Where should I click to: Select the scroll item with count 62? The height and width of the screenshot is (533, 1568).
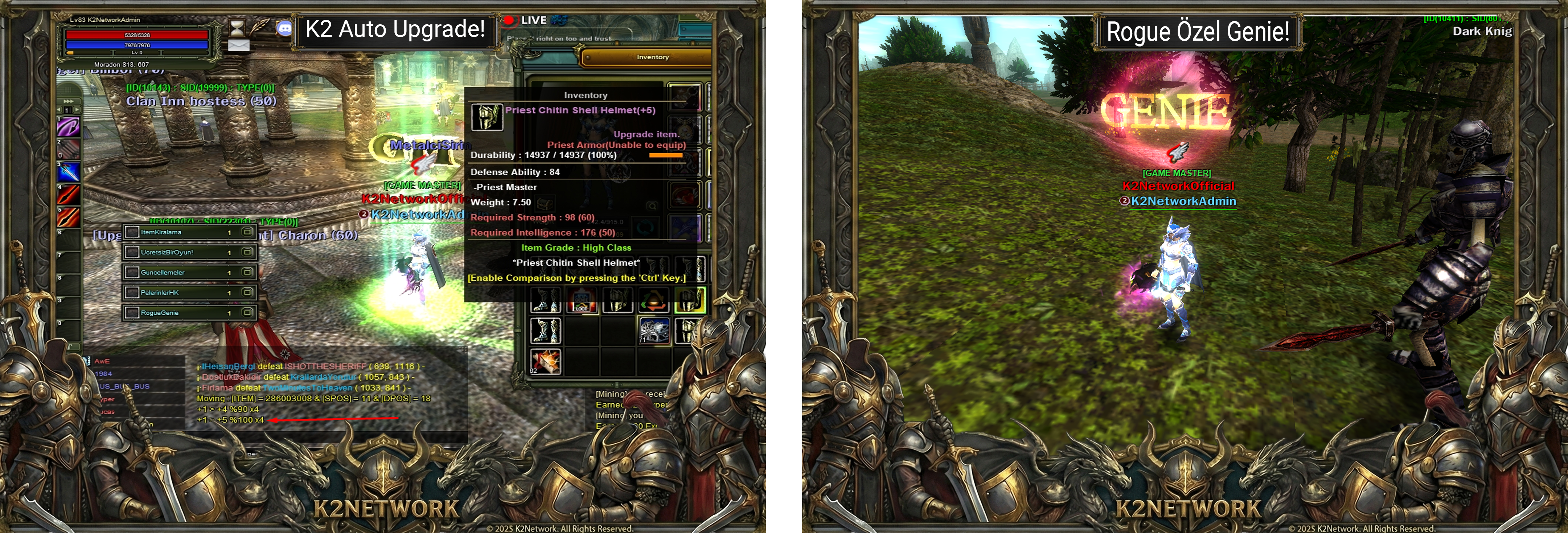pyautogui.click(x=545, y=361)
